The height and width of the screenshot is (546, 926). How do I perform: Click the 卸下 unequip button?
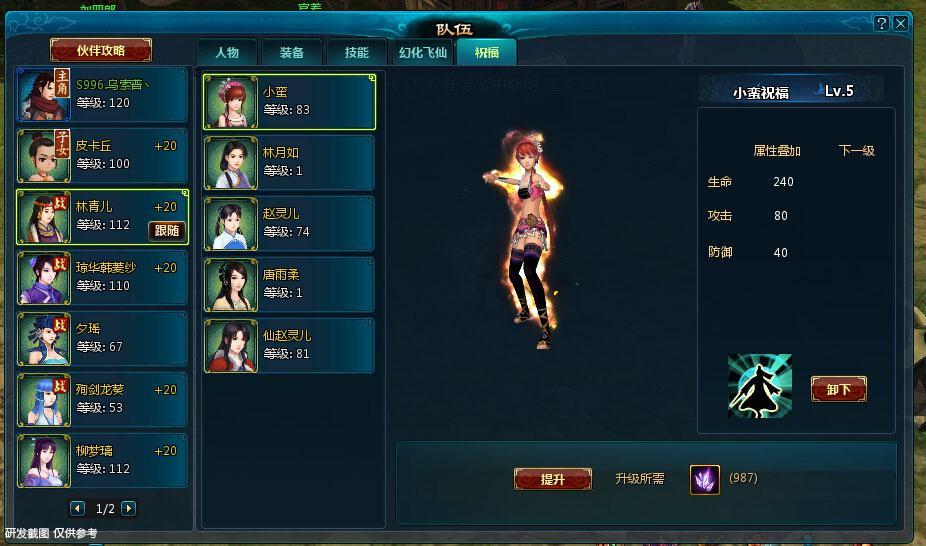tap(838, 389)
